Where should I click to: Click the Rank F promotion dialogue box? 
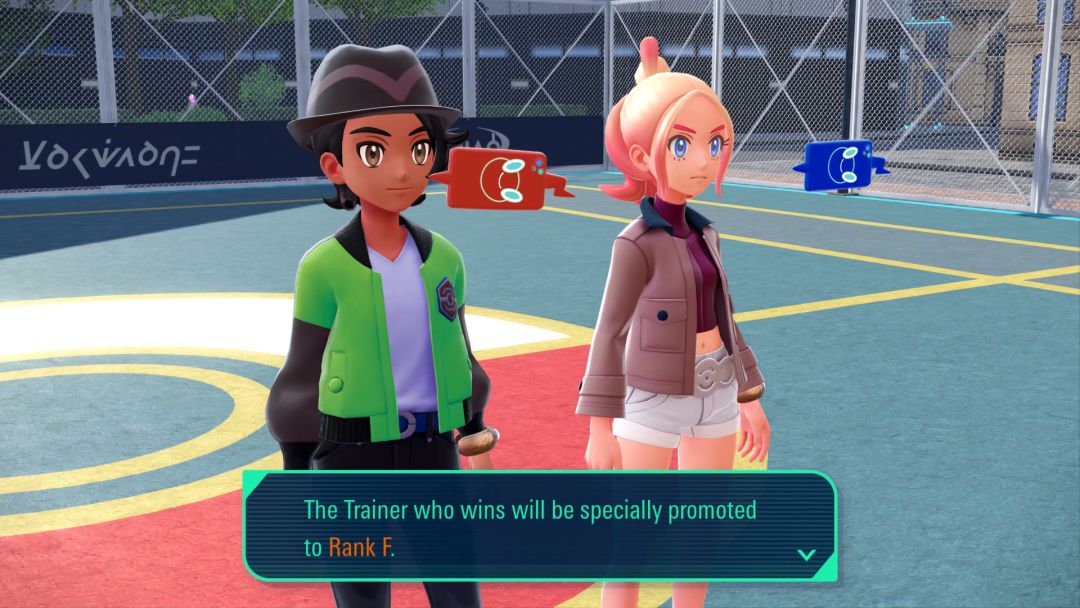540,526
